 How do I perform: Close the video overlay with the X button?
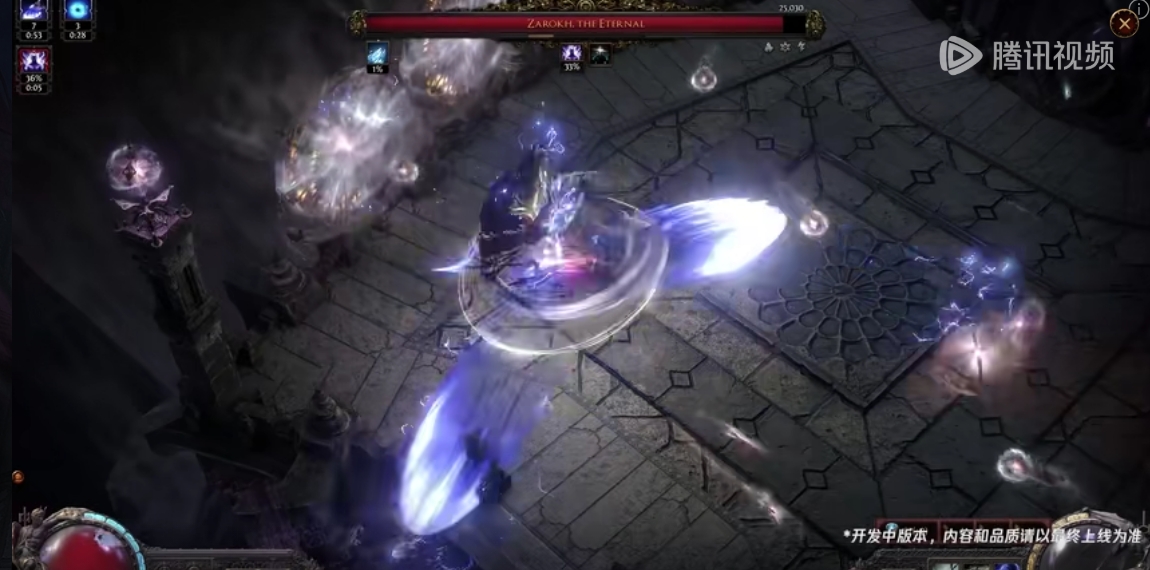tap(1124, 24)
